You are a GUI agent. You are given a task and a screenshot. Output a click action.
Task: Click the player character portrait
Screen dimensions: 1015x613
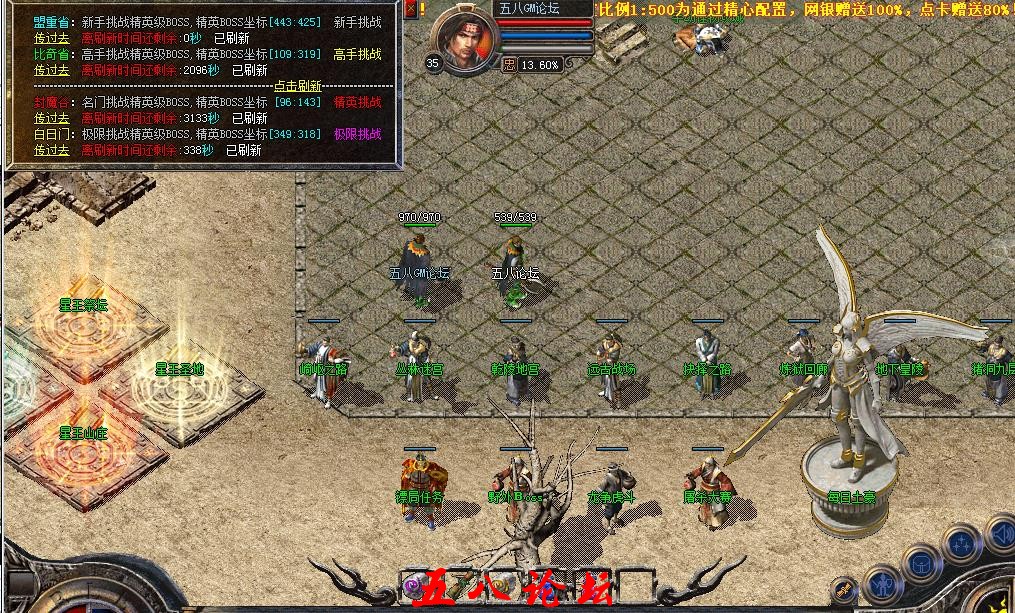[x=465, y=40]
